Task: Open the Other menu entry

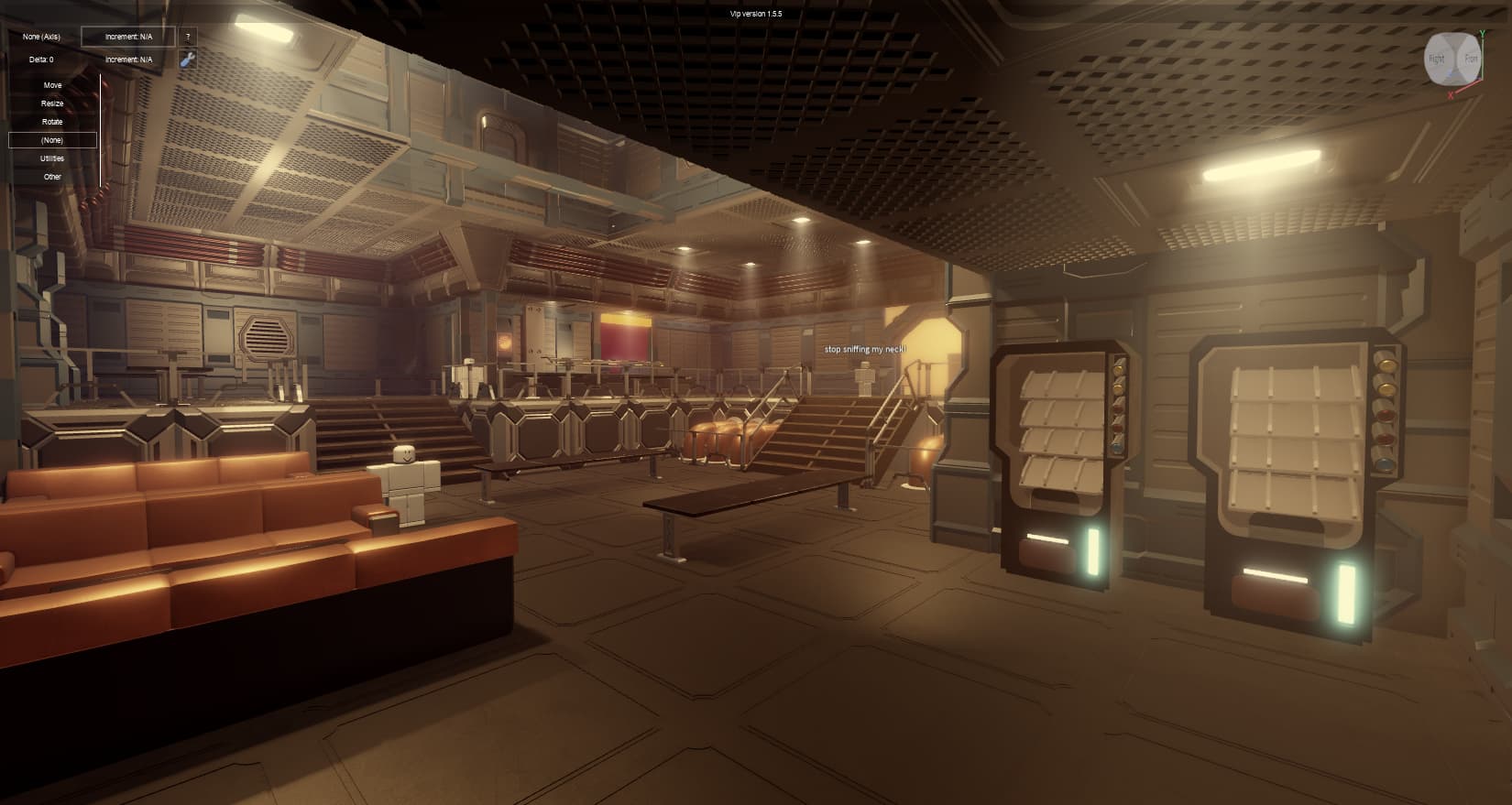Action: (52, 177)
